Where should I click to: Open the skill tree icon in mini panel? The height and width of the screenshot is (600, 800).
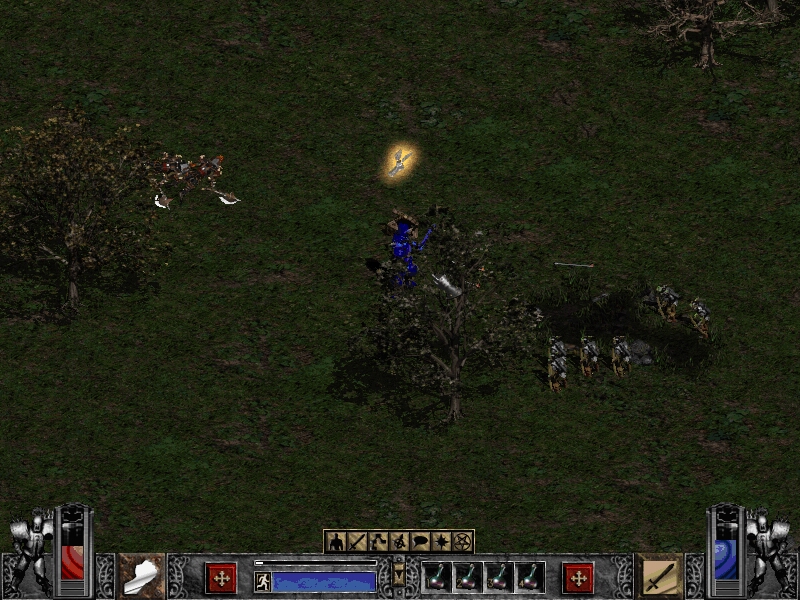pos(378,542)
